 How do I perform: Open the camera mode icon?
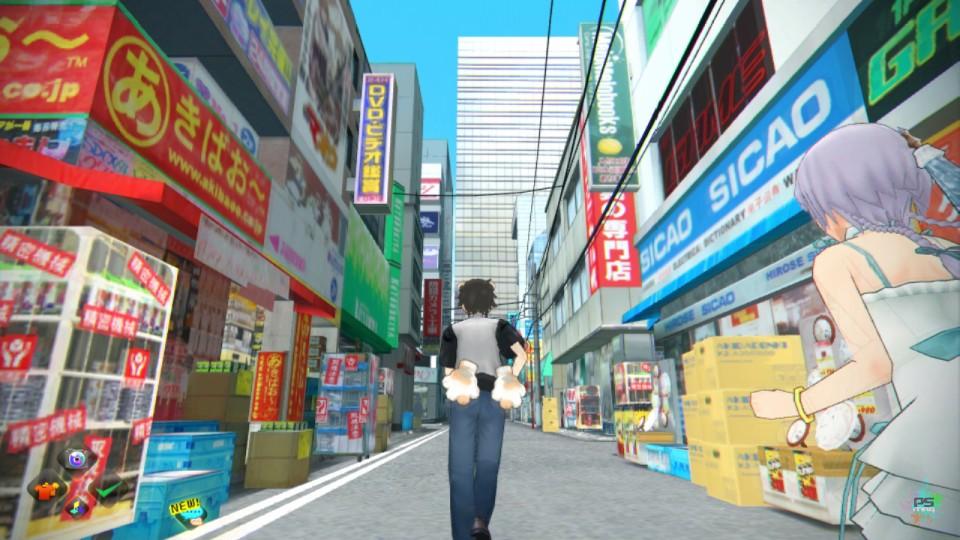tap(76, 459)
